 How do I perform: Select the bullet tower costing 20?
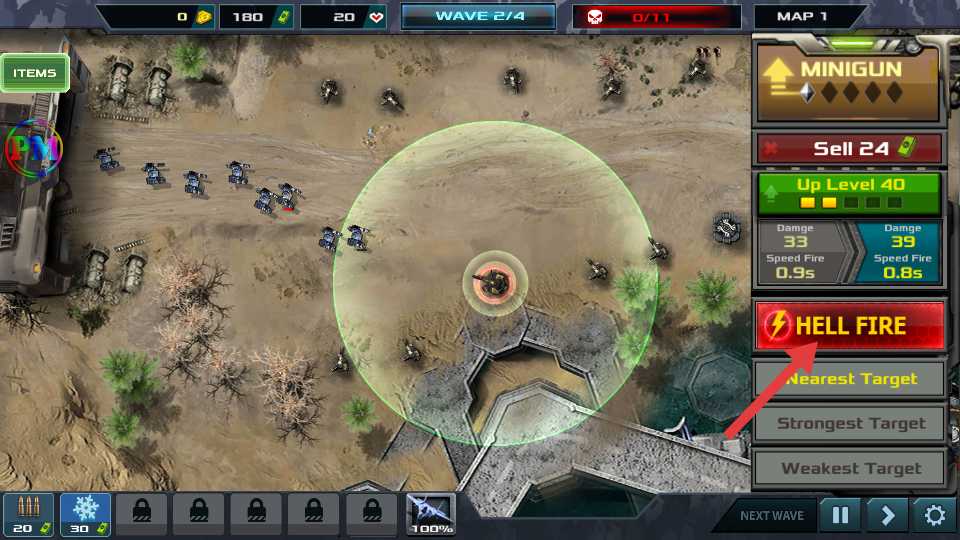pos(28,514)
